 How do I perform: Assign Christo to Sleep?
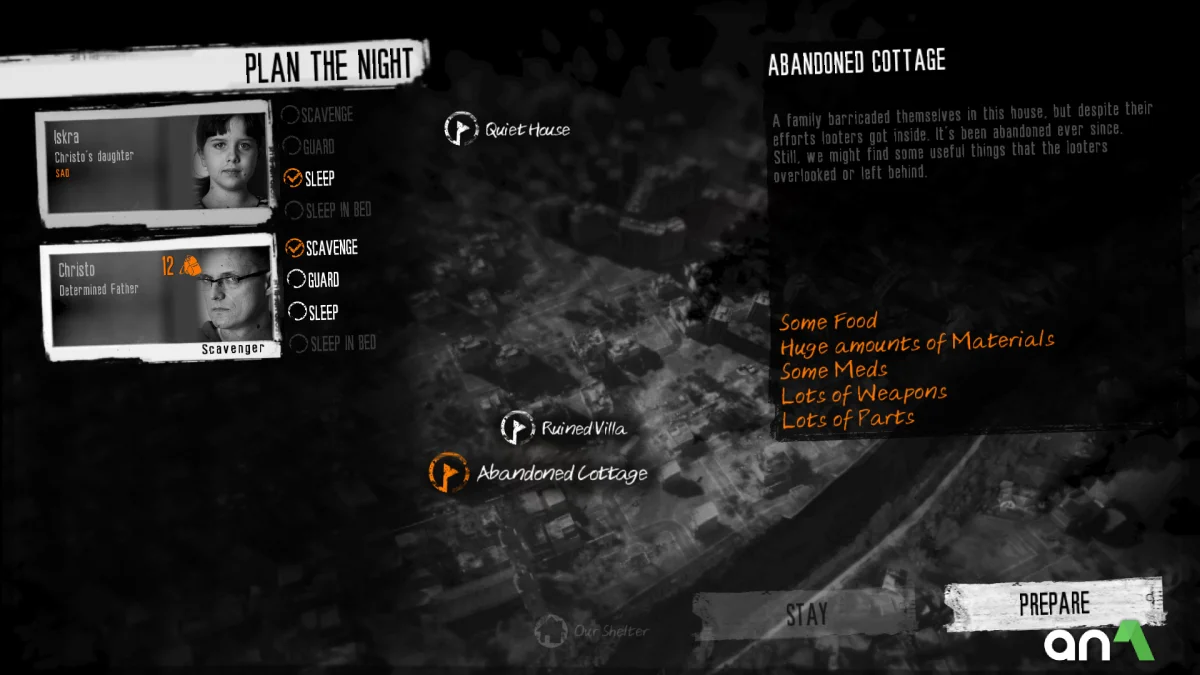click(296, 312)
